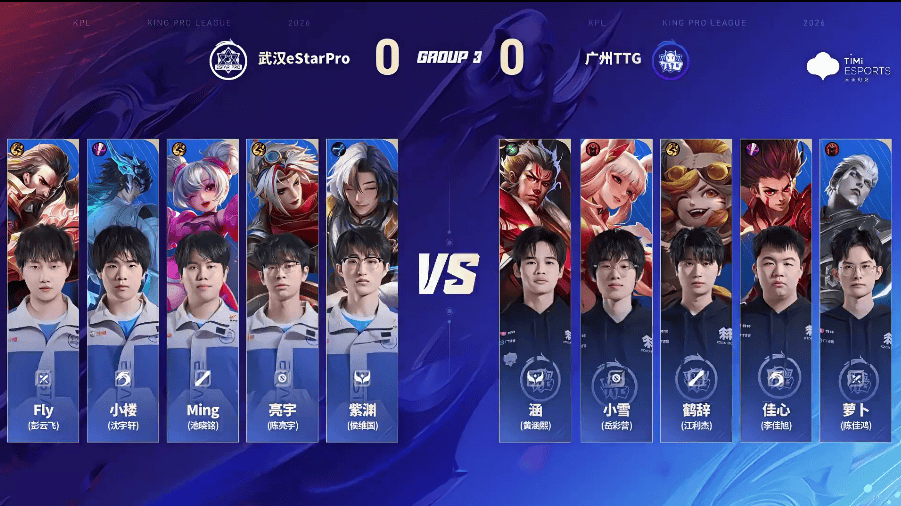Open the Ming player card
The height and width of the screenshot is (506, 901).
click(x=203, y=290)
